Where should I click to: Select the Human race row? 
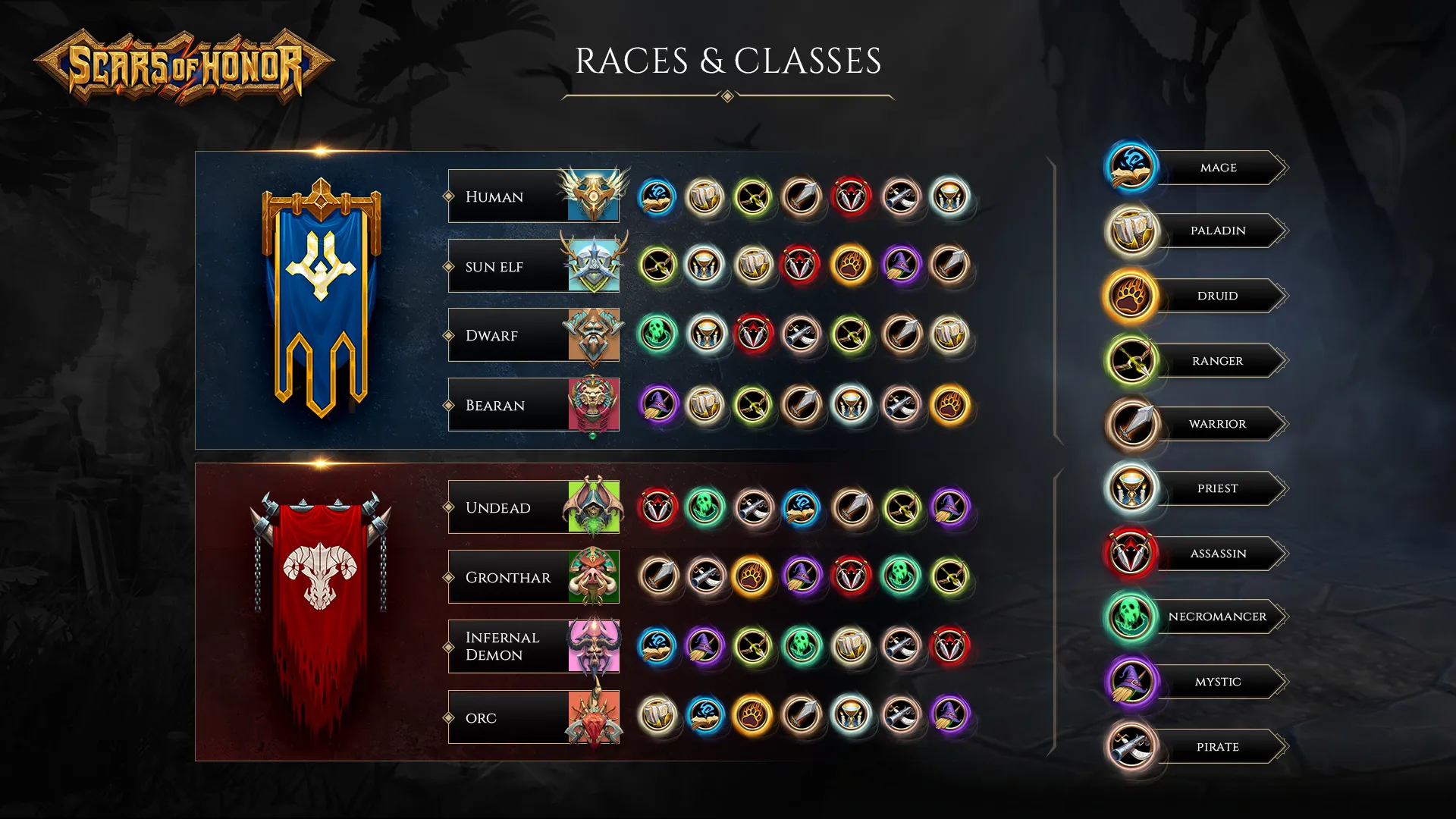tap(532, 196)
